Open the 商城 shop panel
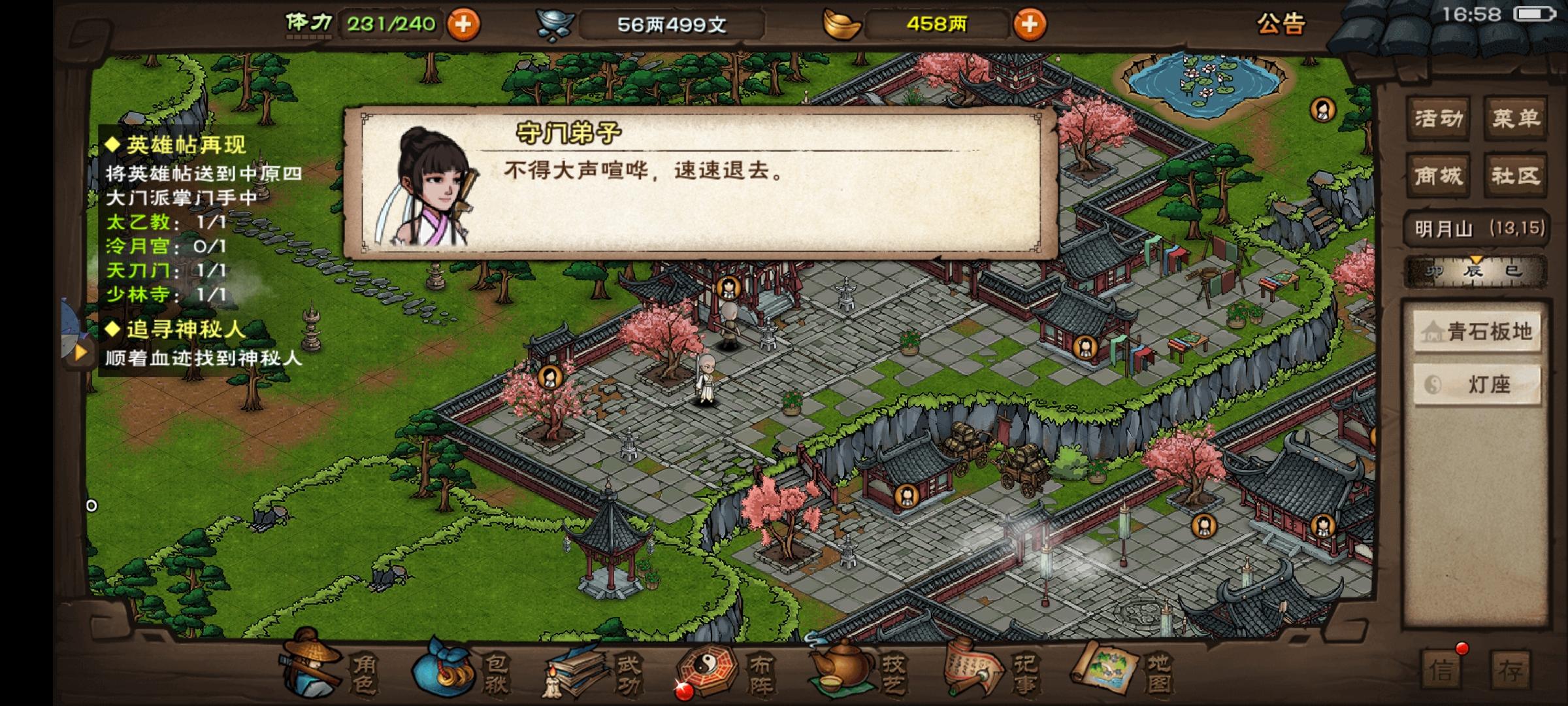The image size is (1568, 706). [1437, 176]
